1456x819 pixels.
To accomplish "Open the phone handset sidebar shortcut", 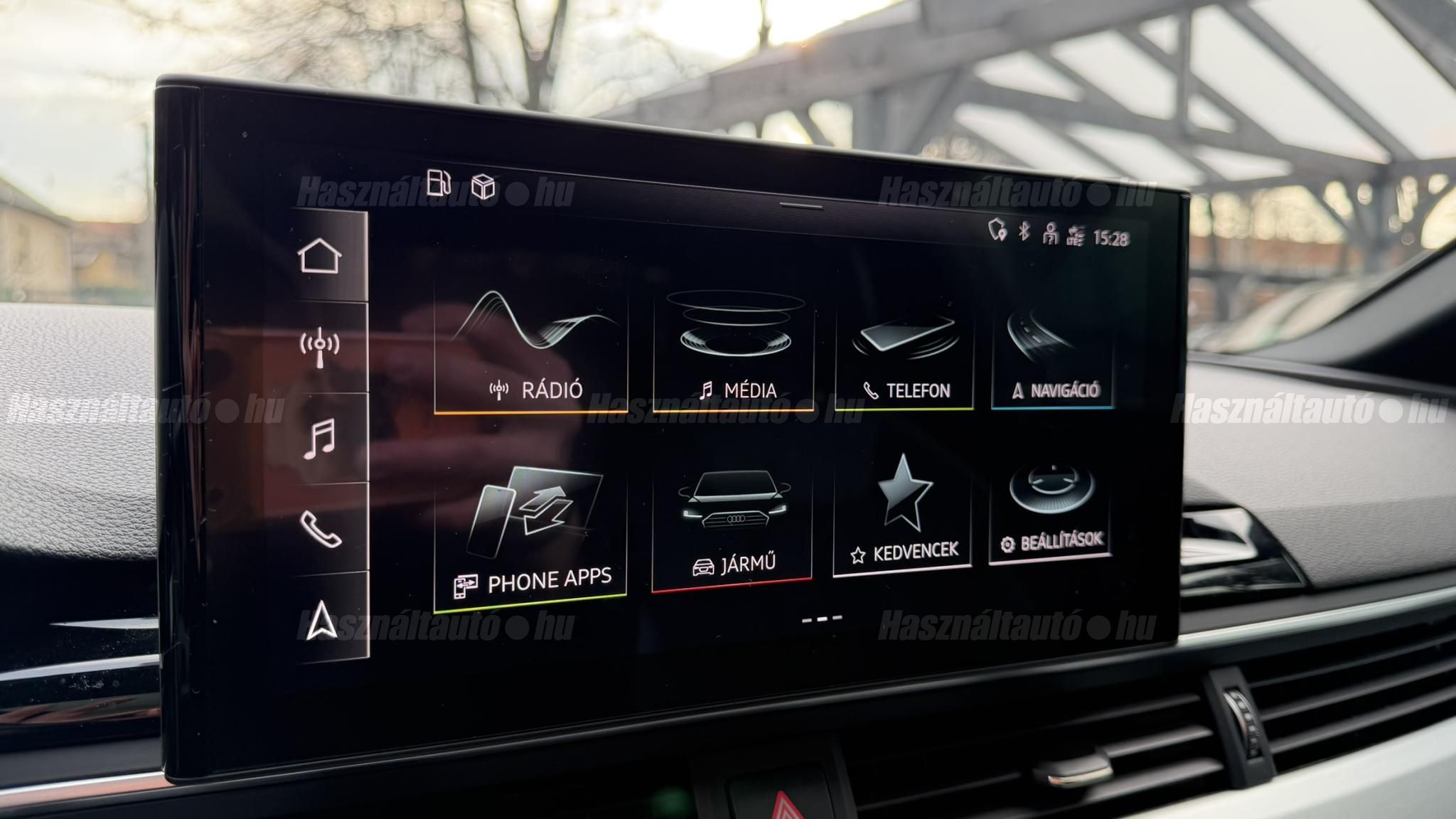I will 321,529.
